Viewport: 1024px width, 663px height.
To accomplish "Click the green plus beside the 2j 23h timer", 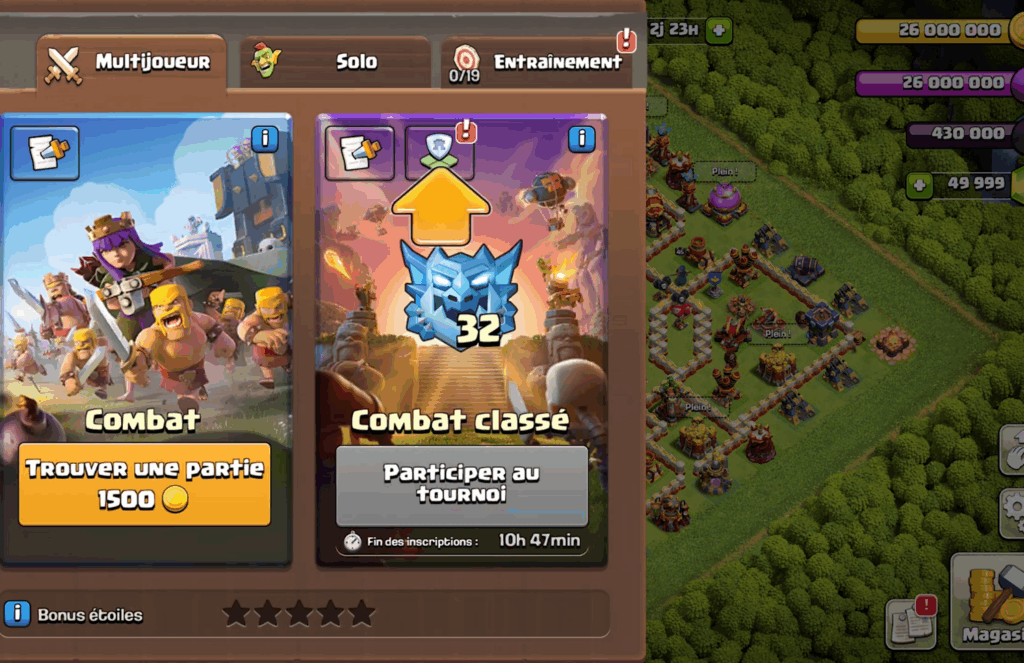I will pyautogui.click(x=718, y=30).
